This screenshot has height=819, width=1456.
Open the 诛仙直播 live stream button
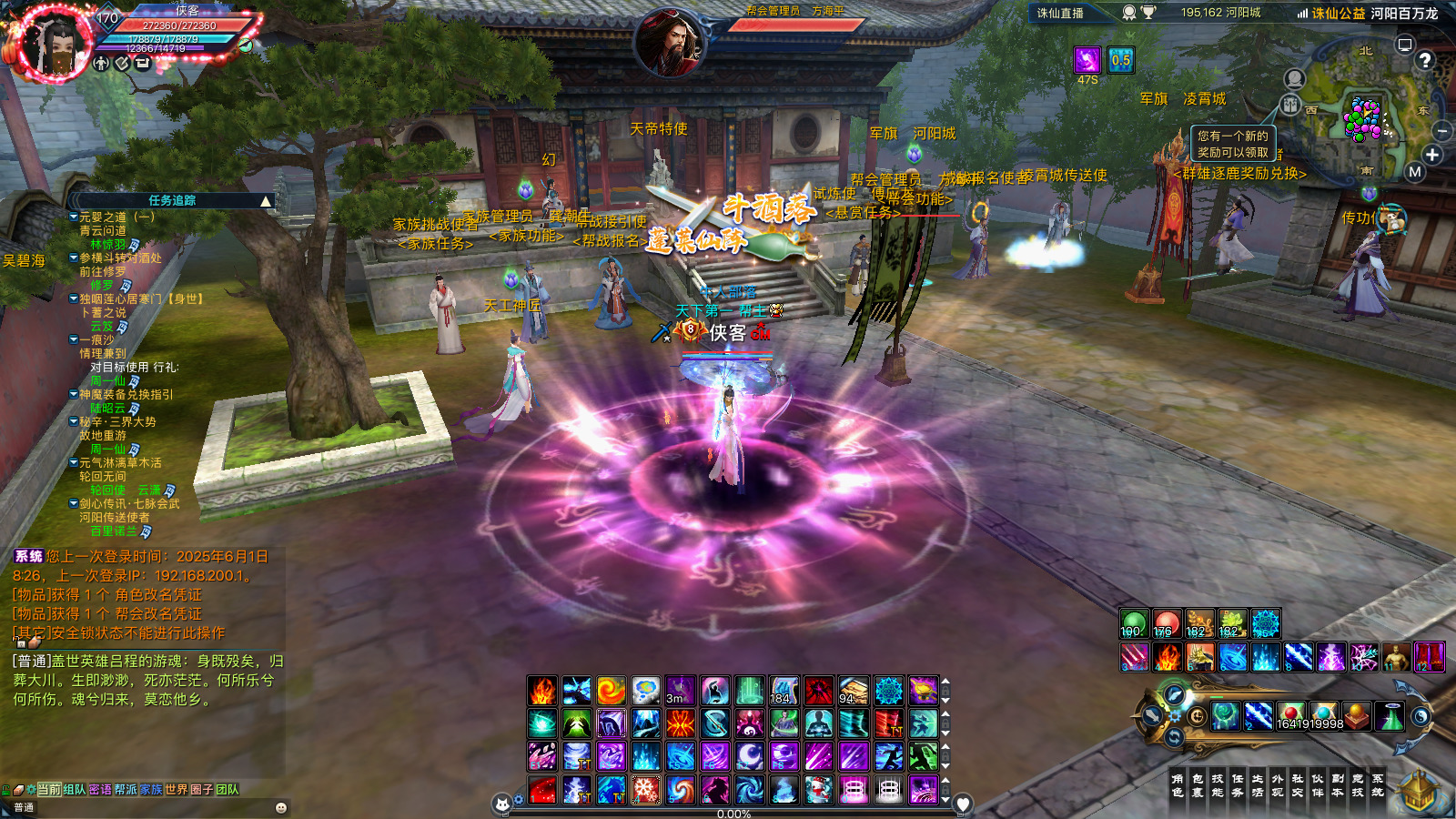click(x=1060, y=13)
